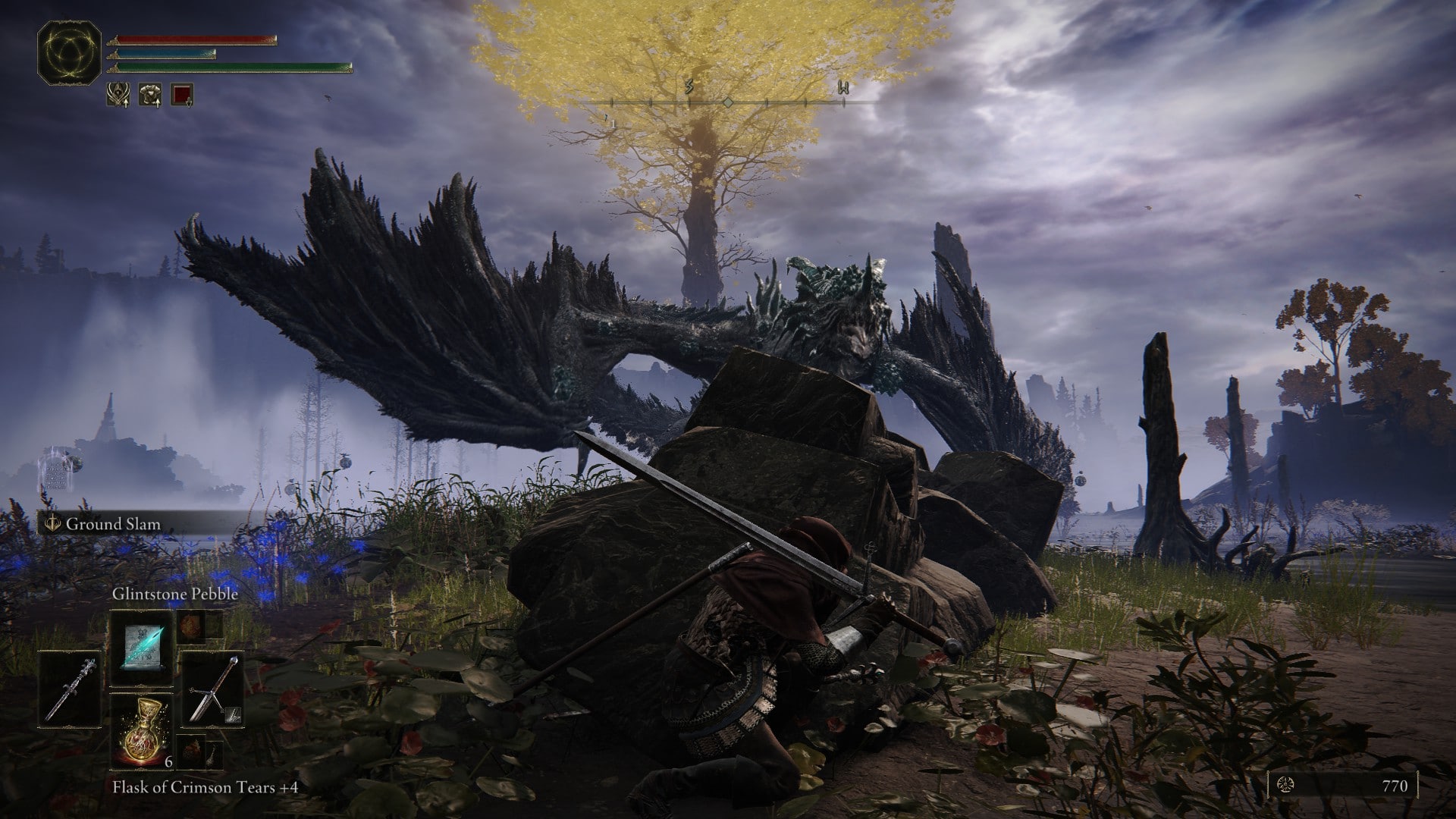The width and height of the screenshot is (1456, 819).
Task: Click the Ground Slam skill emblem
Action: (x=52, y=524)
